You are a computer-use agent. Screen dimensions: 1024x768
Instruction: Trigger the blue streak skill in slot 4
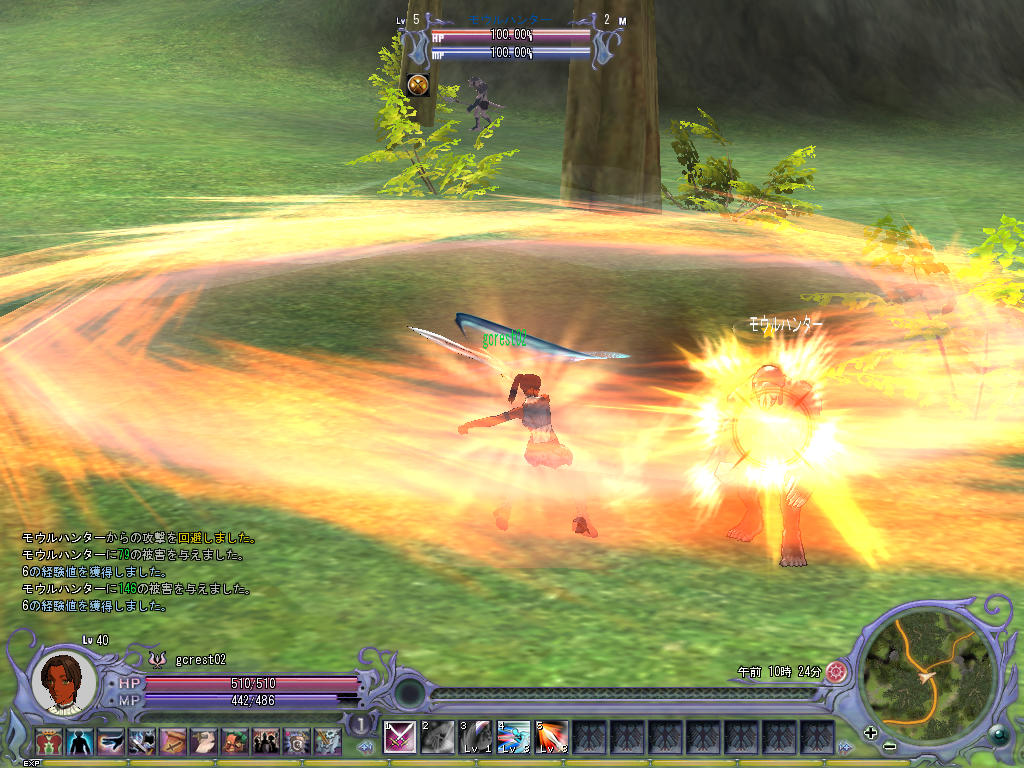(x=513, y=737)
